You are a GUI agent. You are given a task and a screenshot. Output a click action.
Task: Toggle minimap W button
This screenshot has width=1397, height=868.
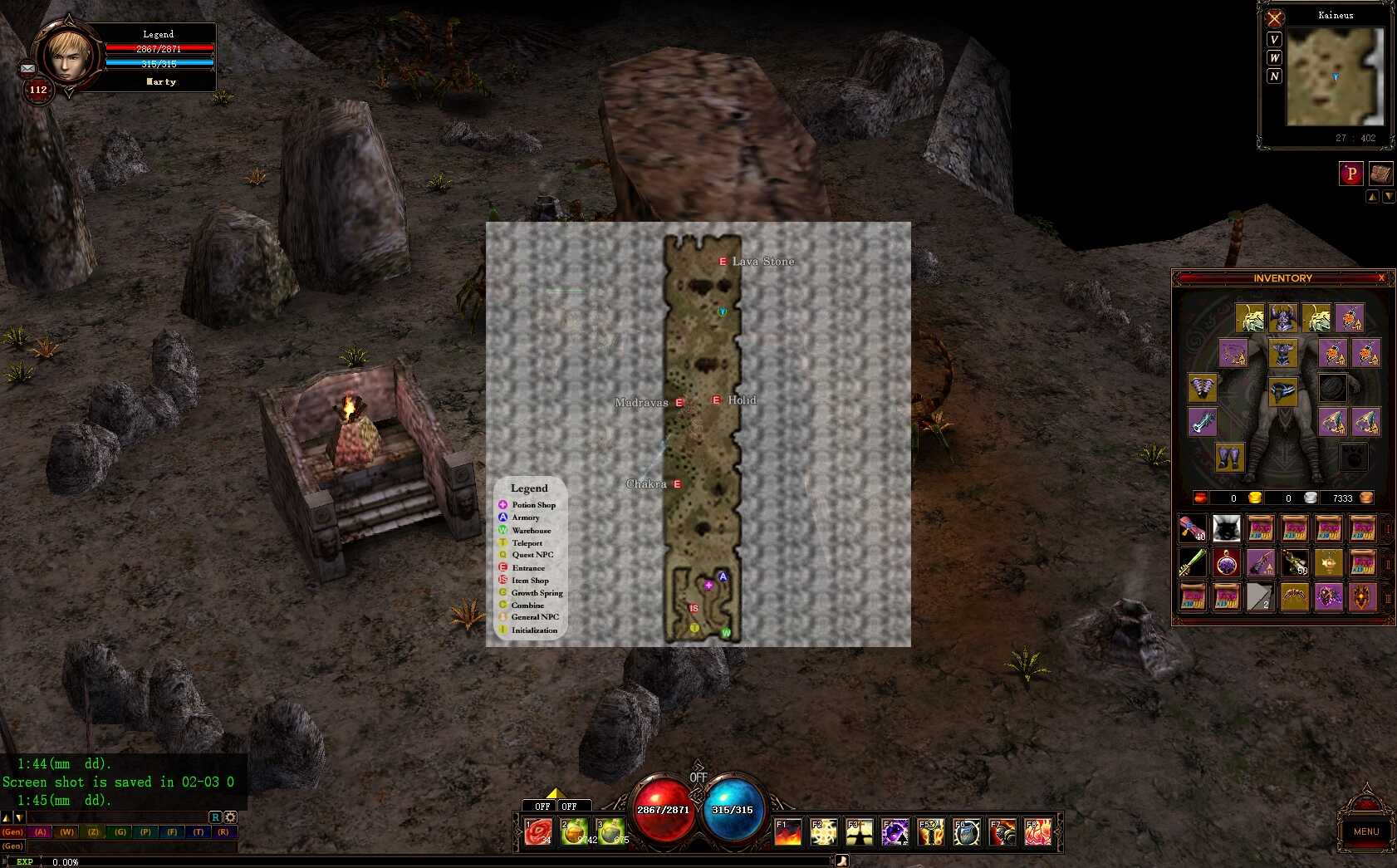coord(1274,58)
